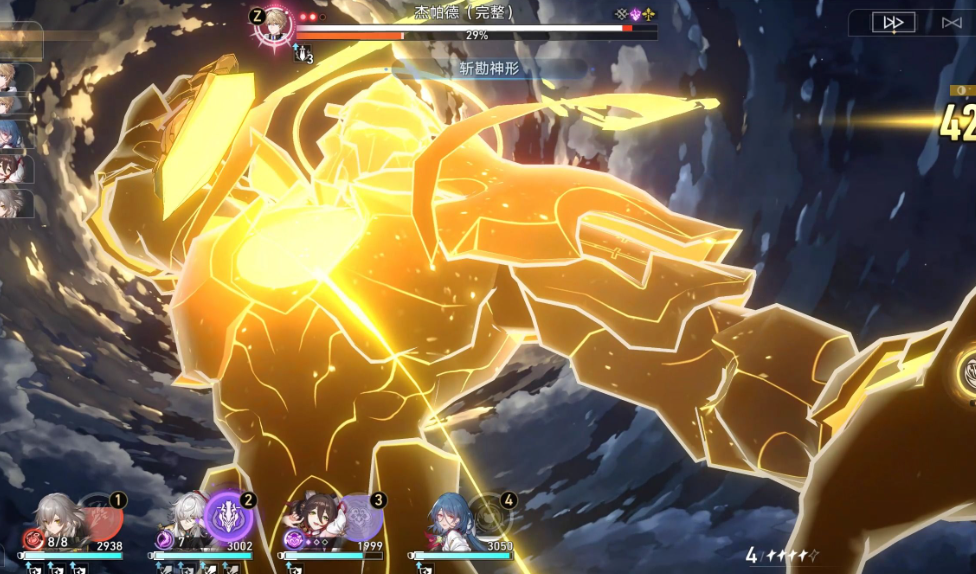The height and width of the screenshot is (574, 976).
Task: Inspect the boss buff icon showing 3 stacks
Action: [303, 55]
